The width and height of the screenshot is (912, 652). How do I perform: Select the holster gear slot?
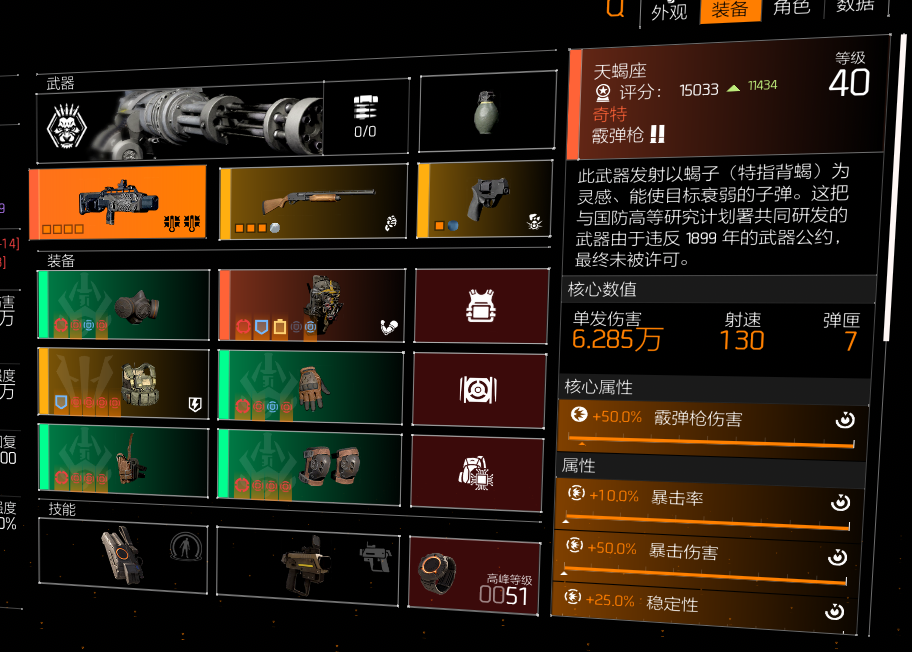tap(123, 458)
